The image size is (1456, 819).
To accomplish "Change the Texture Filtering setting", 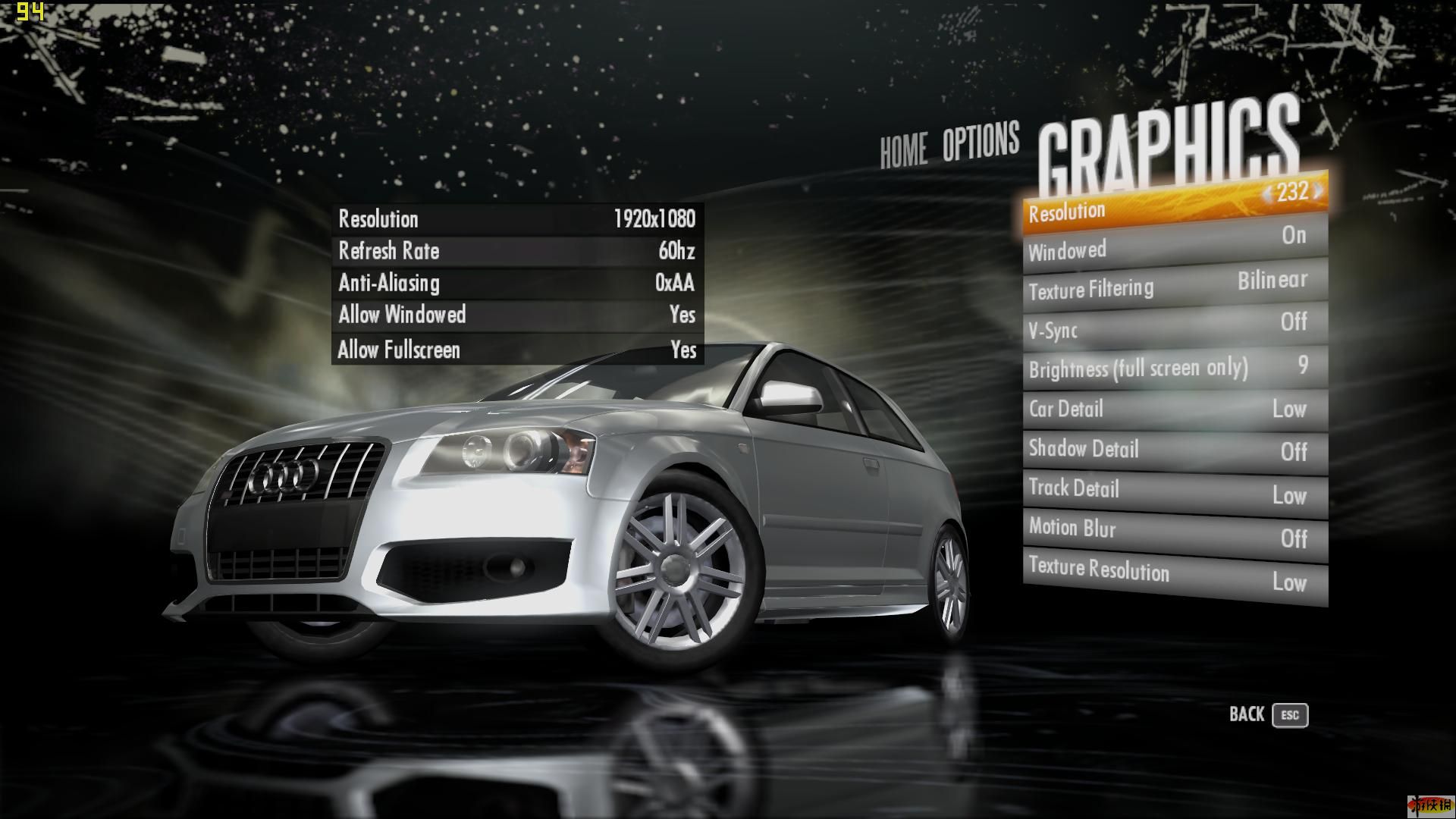I will [x=1174, y=286].
